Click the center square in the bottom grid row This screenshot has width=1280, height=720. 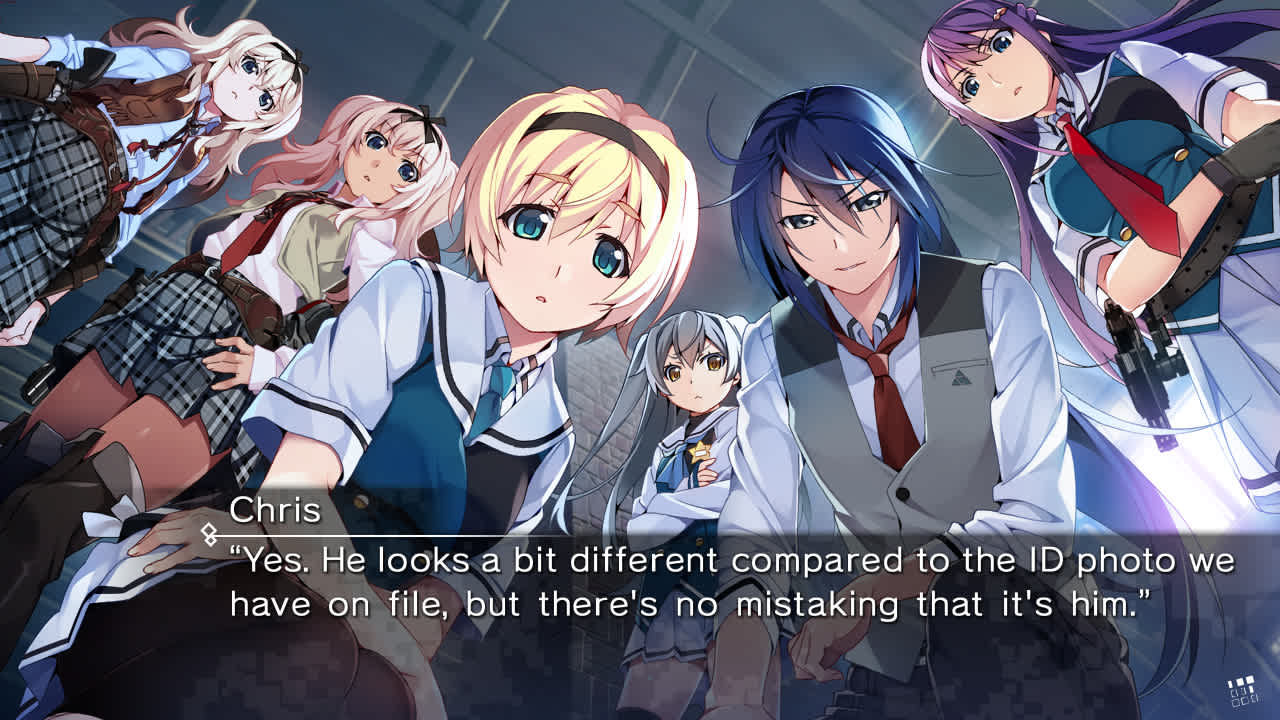1244,702
